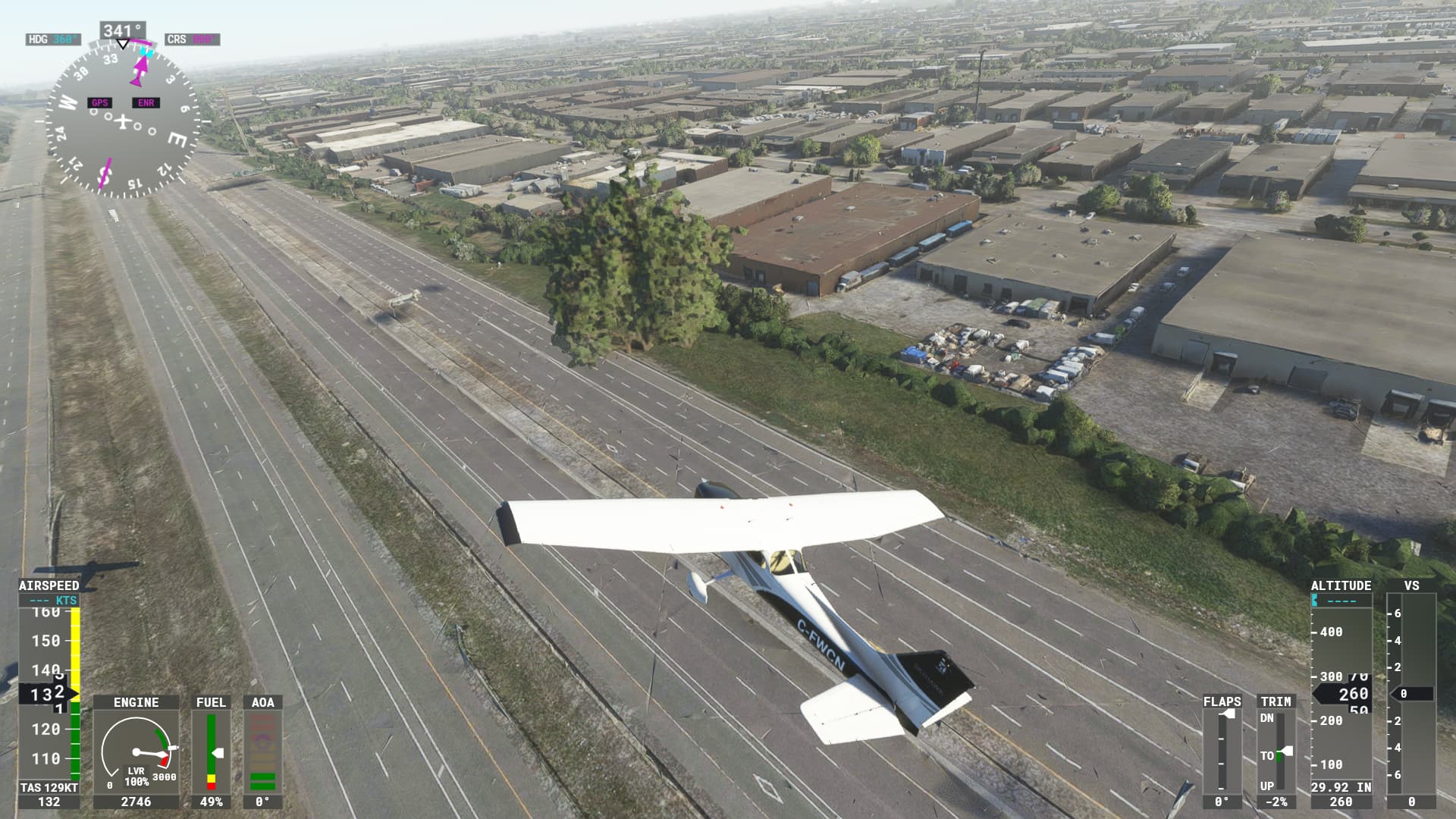Click the engine throttle gauge
This screenshot has height=819, width=1456.
click(136, 752)
